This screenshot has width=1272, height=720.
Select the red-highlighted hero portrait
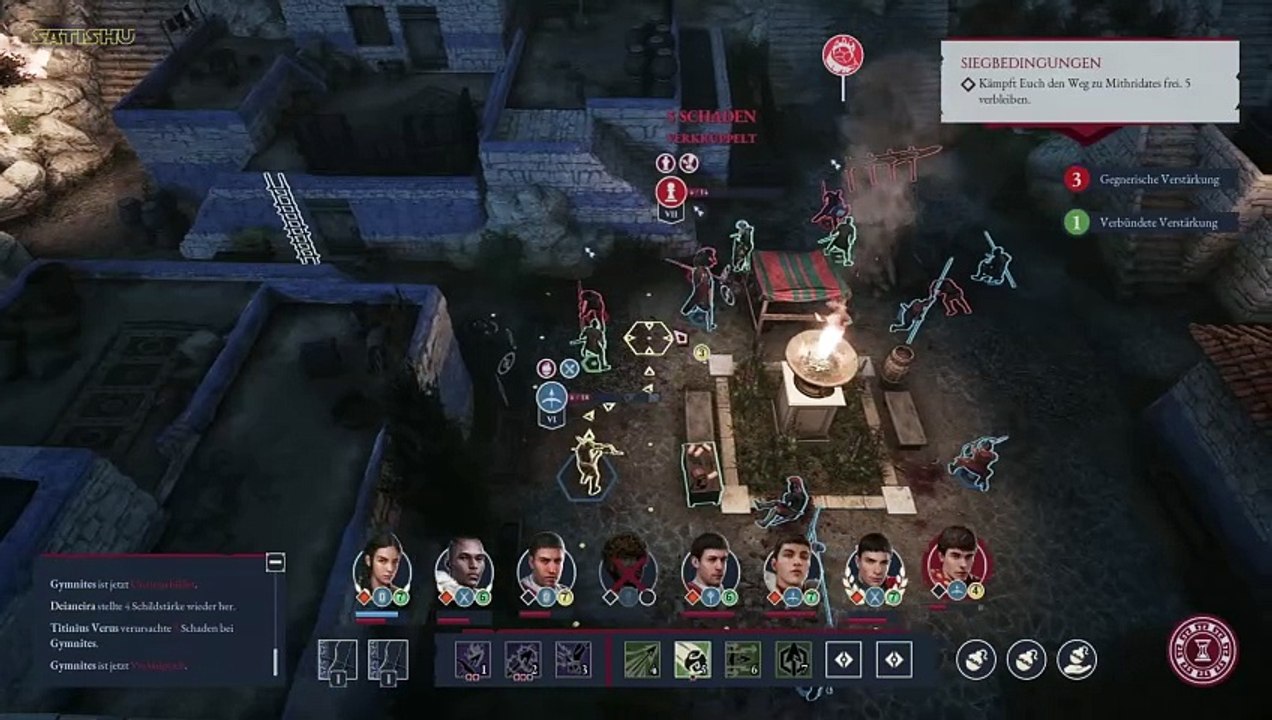955,562
